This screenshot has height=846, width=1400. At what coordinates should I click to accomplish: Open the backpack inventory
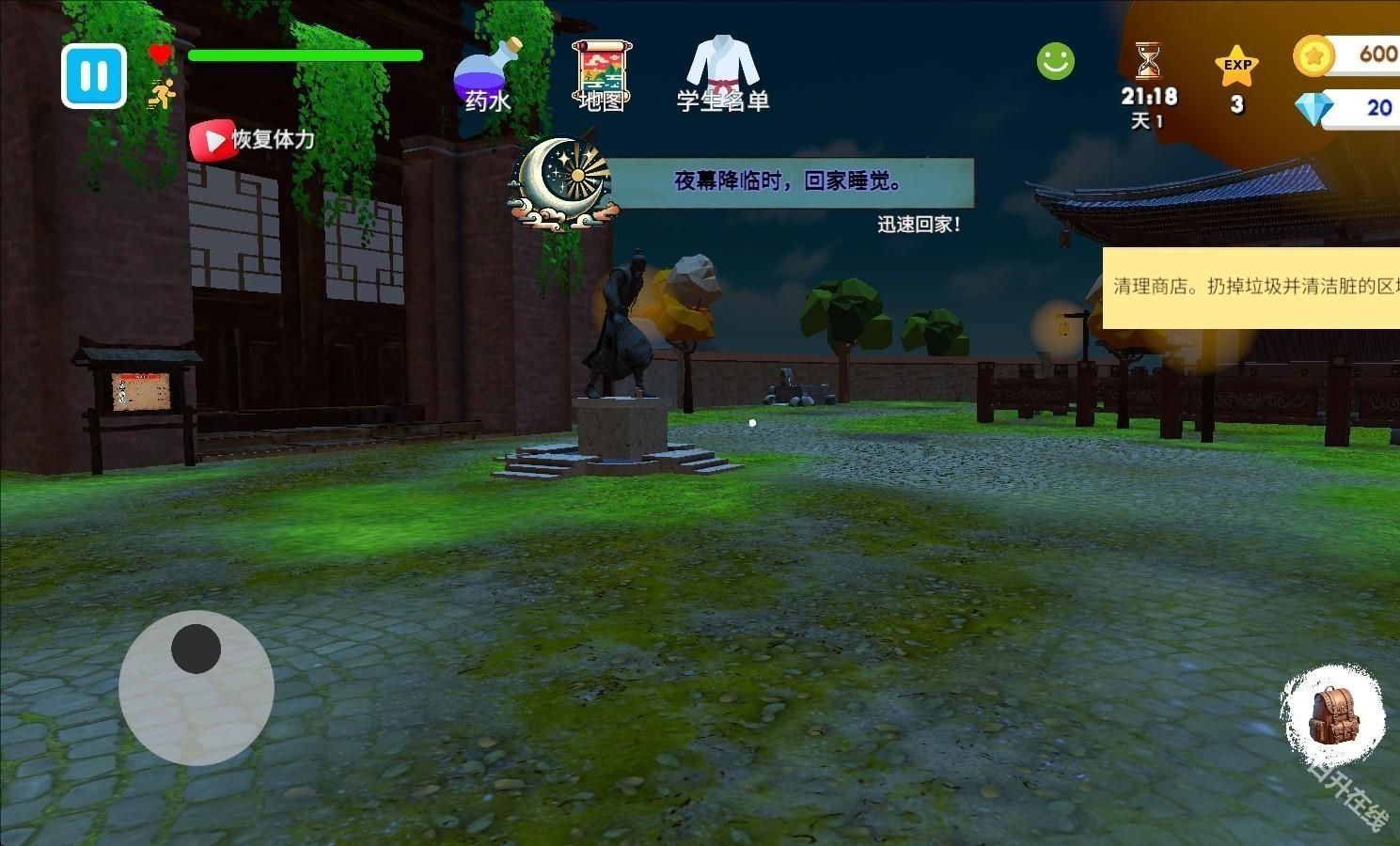[1333, 714]
